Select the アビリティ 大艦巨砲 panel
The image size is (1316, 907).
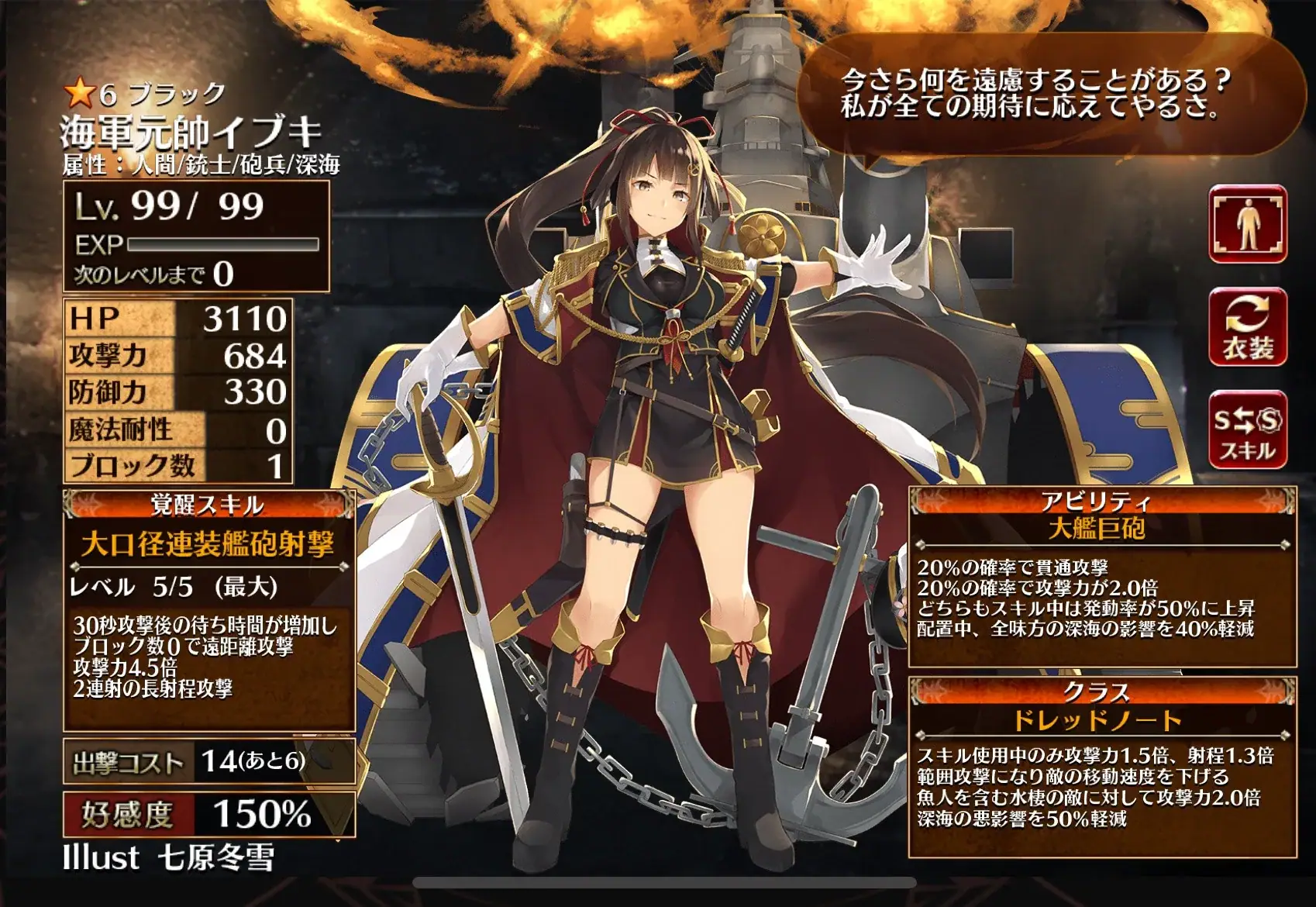tap(1102, 578)
